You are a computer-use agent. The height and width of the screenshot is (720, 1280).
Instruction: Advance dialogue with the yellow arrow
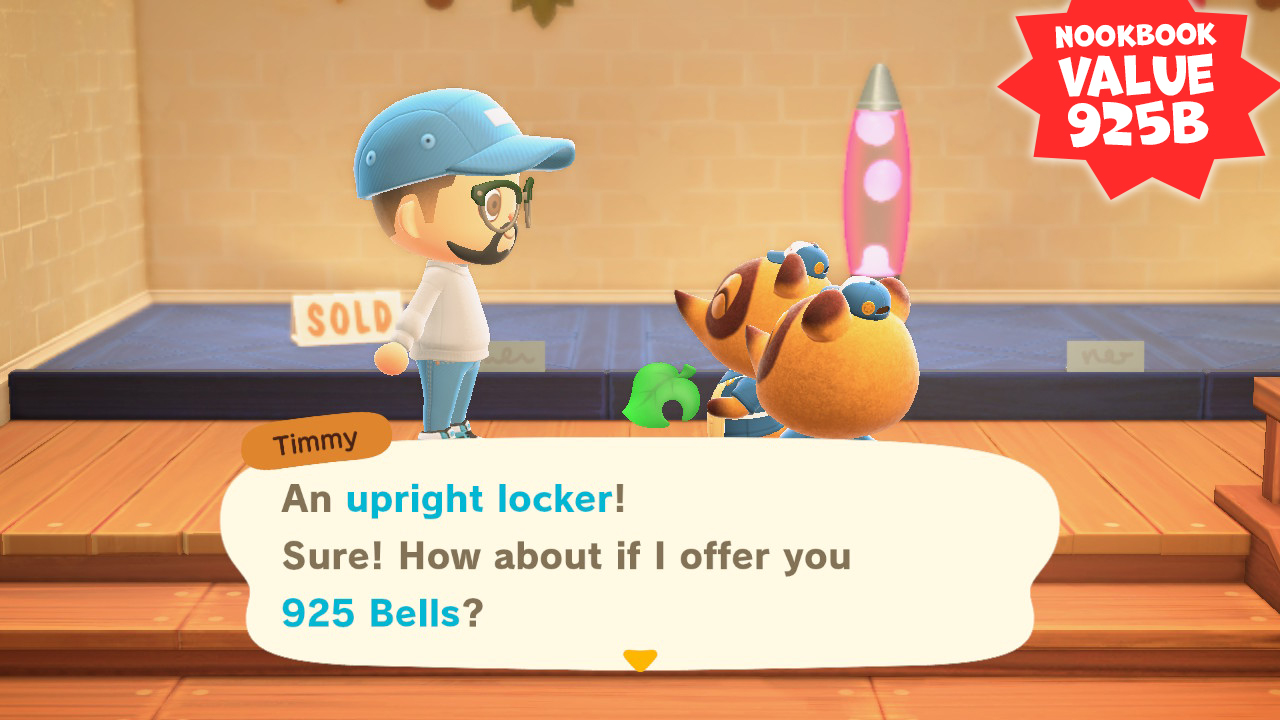click(x=640, y=660)
